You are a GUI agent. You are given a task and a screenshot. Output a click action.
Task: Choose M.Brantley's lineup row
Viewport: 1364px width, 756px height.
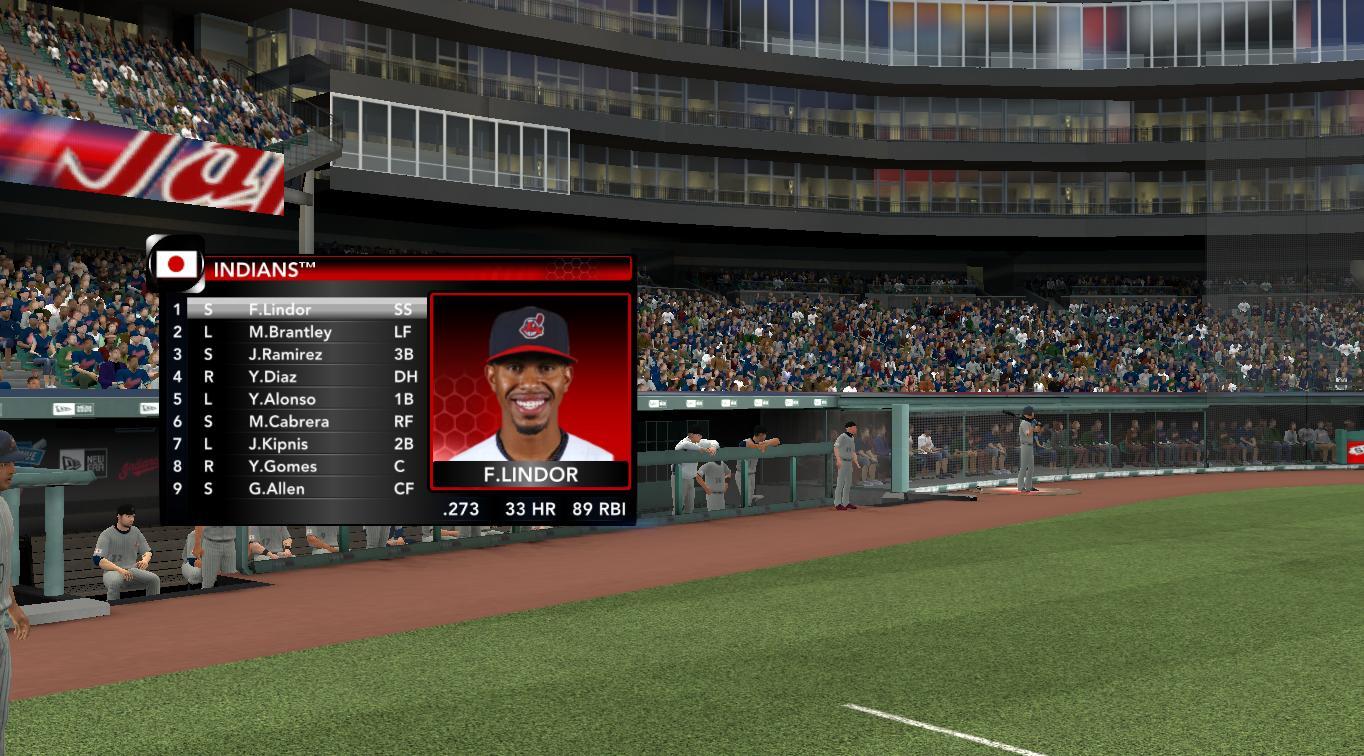tap(290, 332)
